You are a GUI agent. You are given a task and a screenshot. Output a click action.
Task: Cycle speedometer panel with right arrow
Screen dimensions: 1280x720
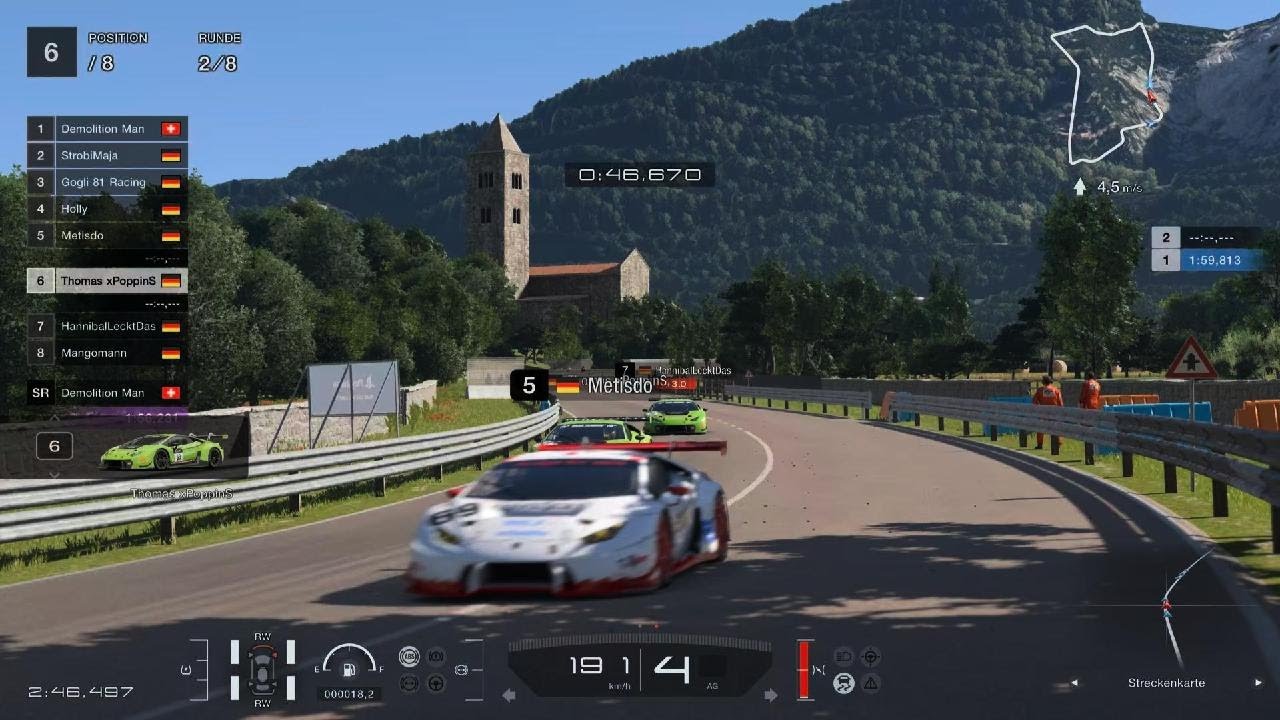[x=771, y=695]
